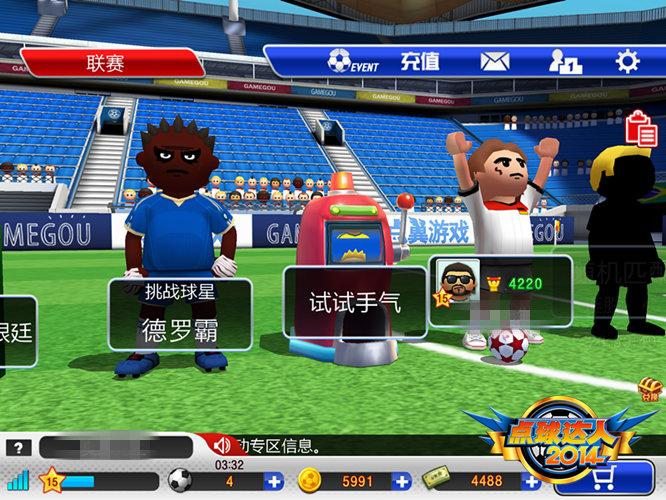
Task: Add more green cash
Action: (530, 481)
